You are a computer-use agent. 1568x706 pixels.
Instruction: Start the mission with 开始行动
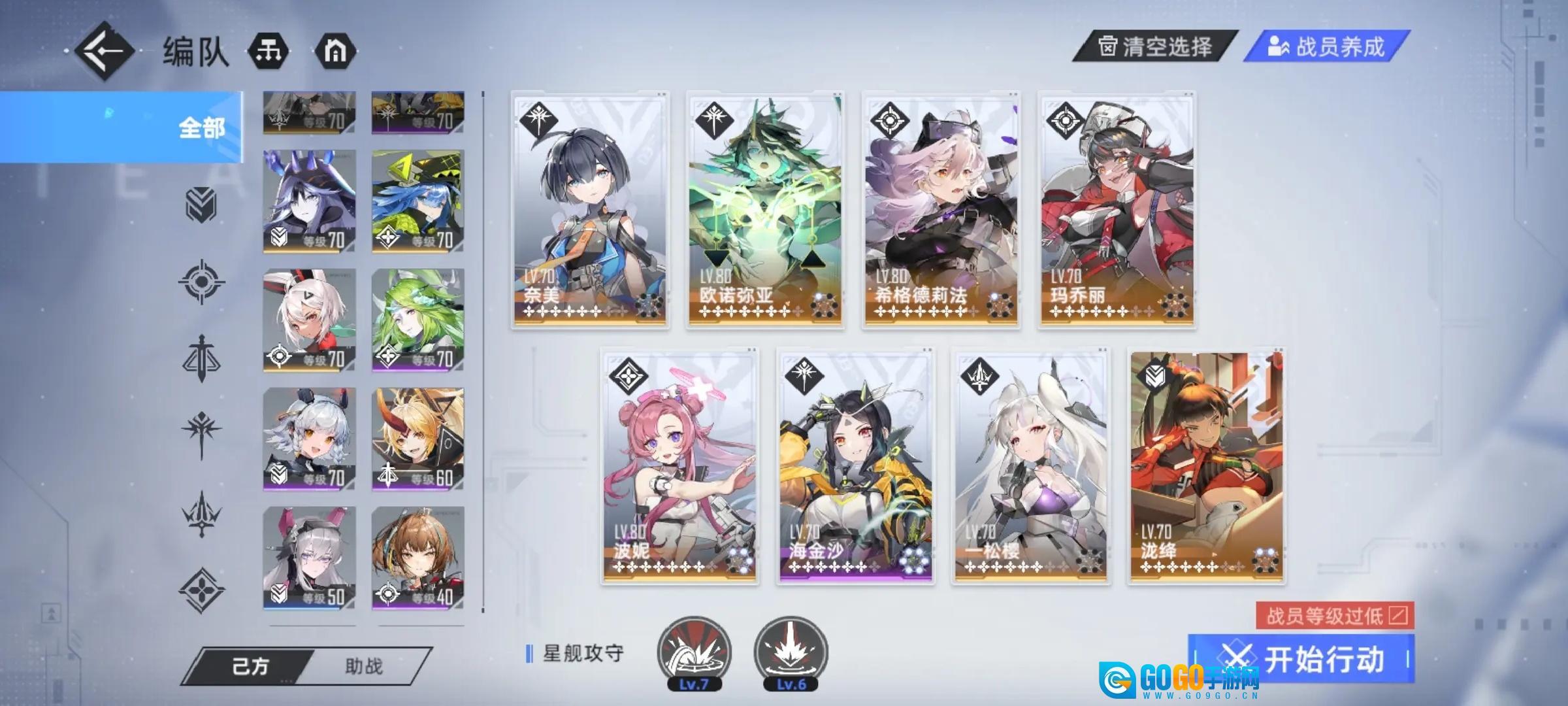tap(1301, 659)
